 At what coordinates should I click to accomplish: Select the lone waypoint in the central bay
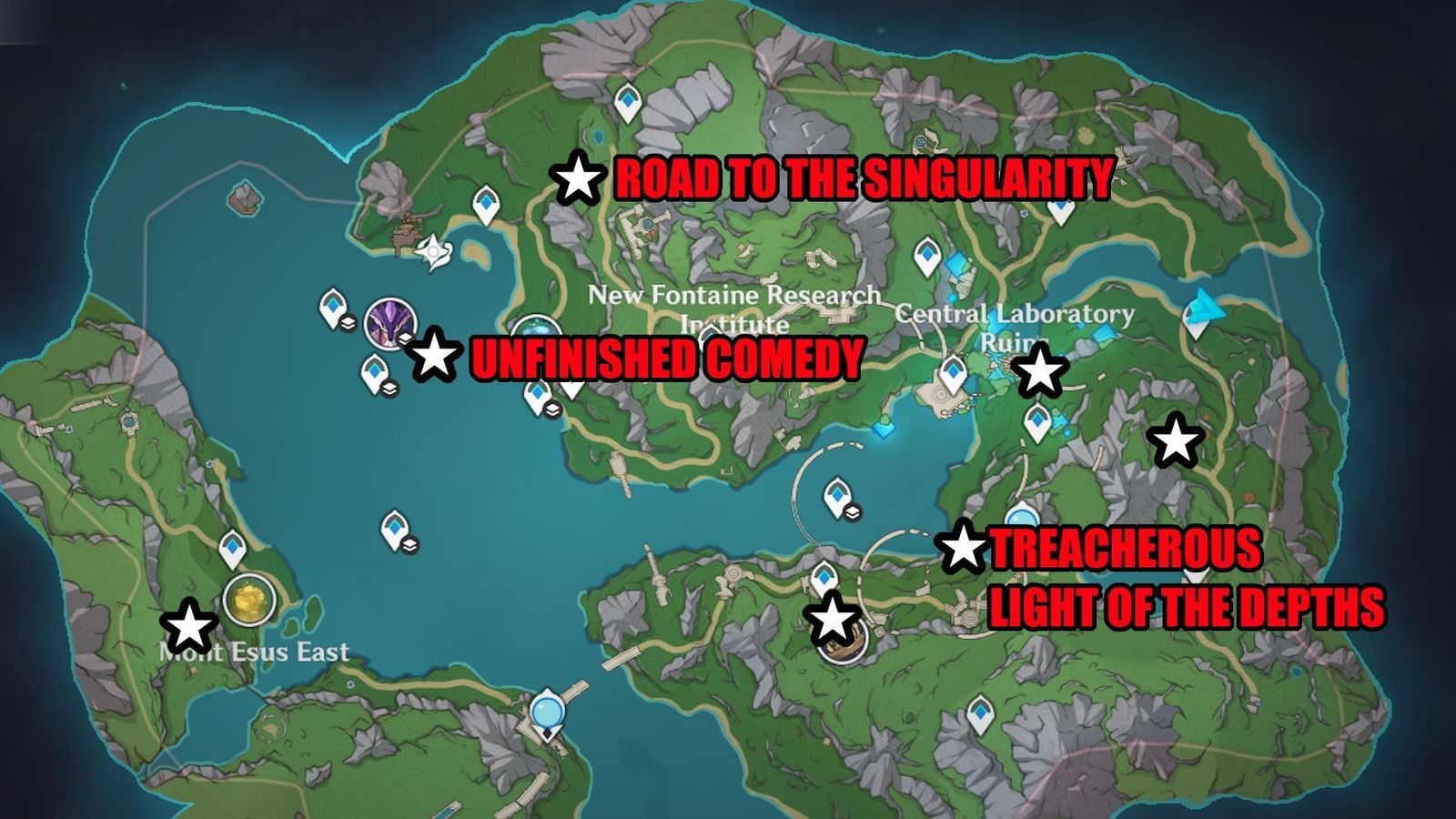(x=393, y=526)
